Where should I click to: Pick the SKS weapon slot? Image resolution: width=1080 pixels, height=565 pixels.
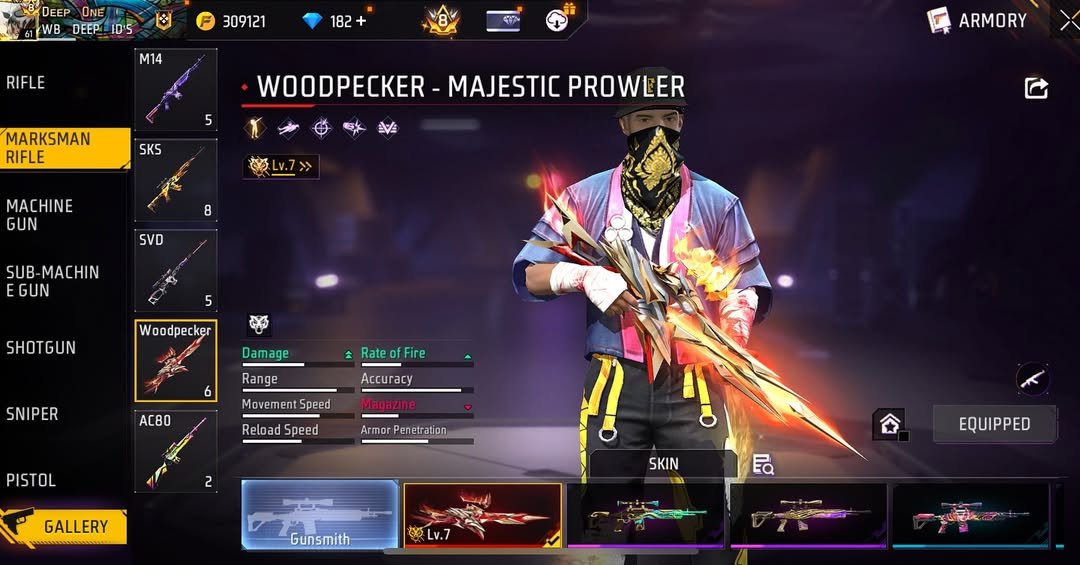(x=176, y=180)
